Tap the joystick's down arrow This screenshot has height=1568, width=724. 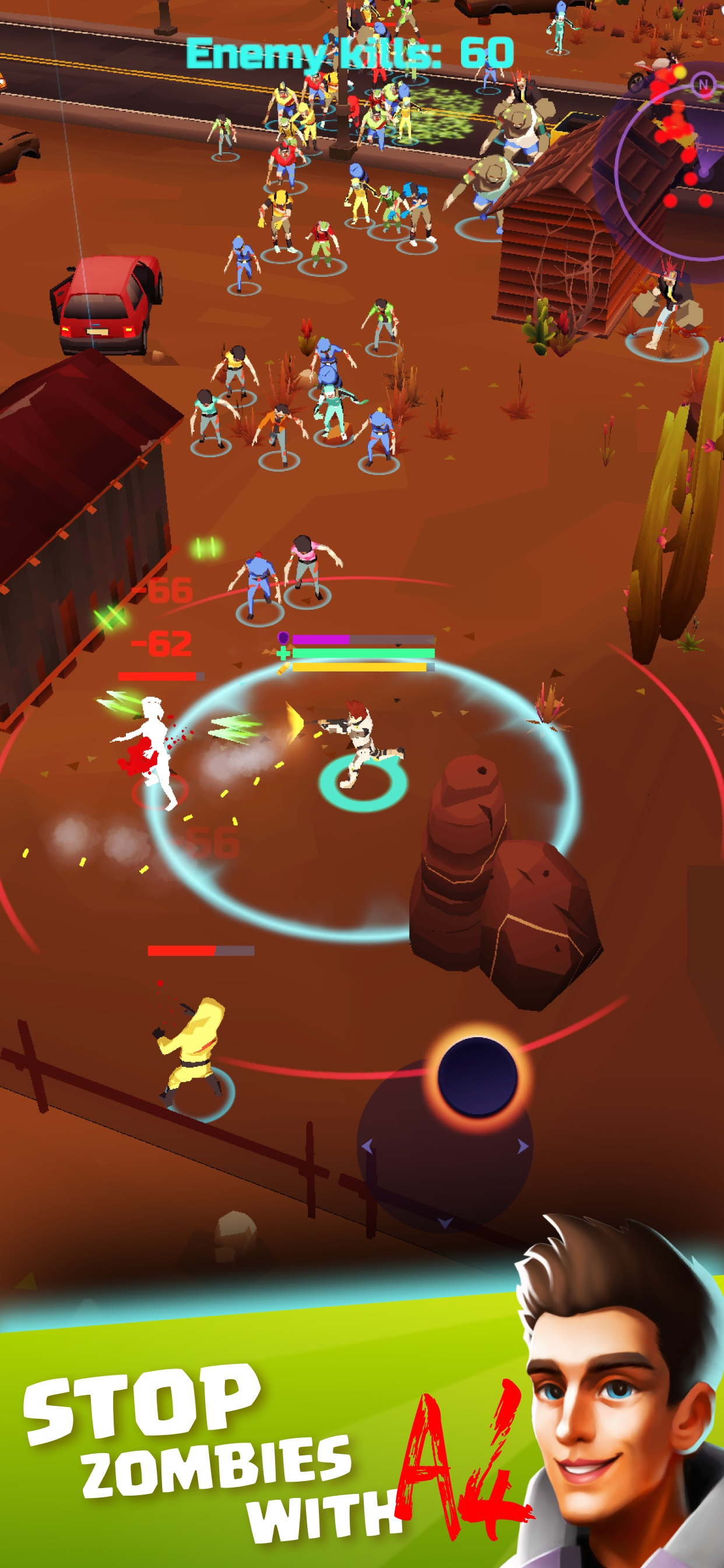(x=445, y=1223)
